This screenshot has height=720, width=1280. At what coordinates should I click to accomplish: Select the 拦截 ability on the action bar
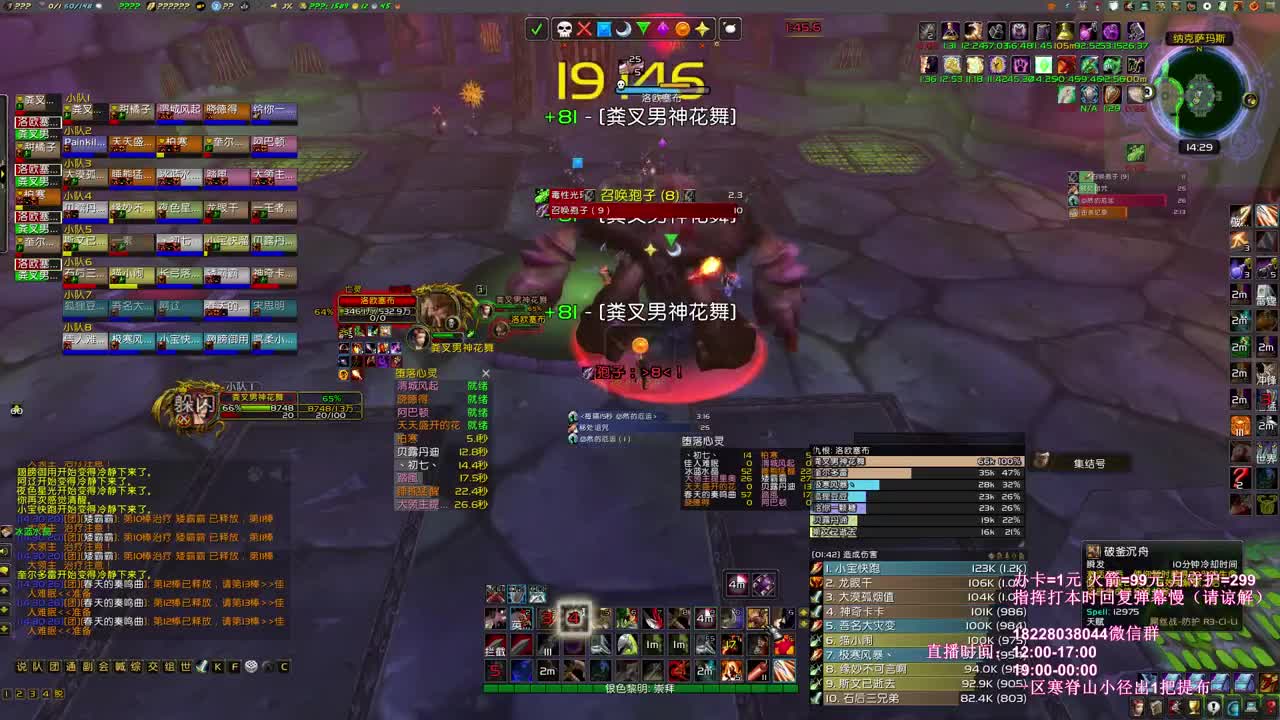point(495,645)
